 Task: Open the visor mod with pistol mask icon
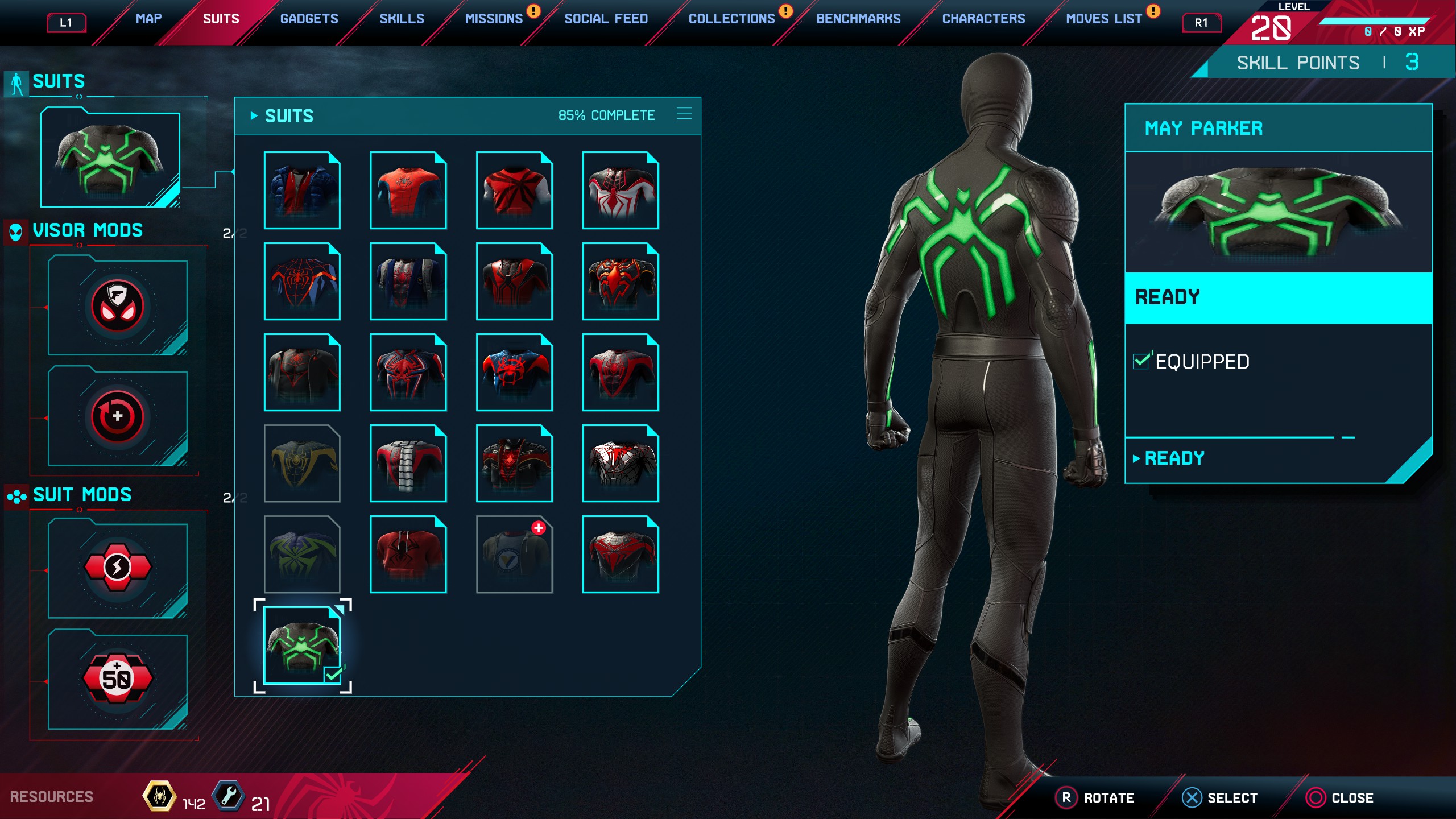(118, 306)
